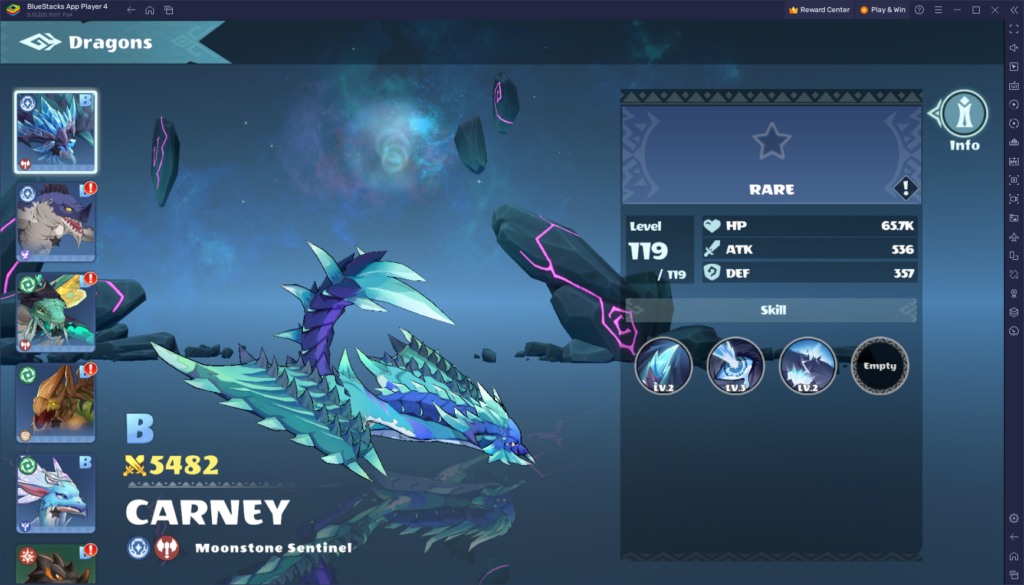Pick the brown armored dragon thumbnail
Viewport: 1024px width, 585px height.
pyautogui.click(x=56, y=402)
